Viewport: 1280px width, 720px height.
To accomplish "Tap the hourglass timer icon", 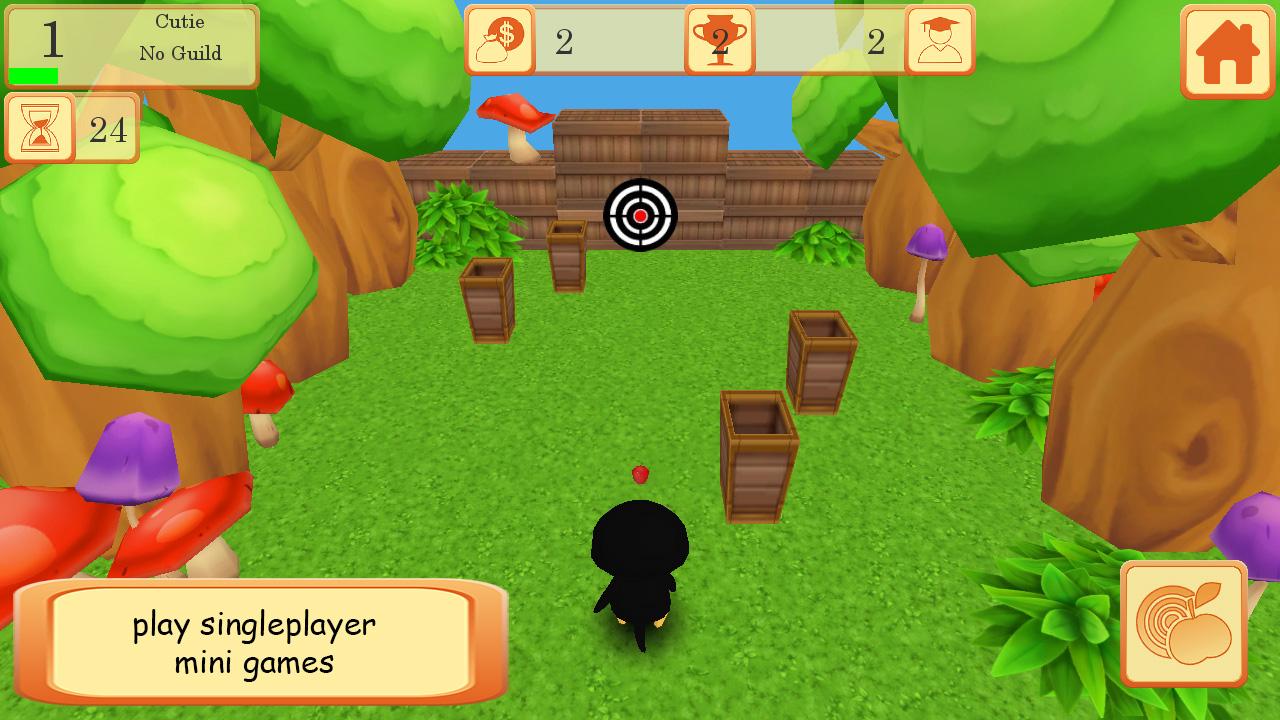I will 41,128.
